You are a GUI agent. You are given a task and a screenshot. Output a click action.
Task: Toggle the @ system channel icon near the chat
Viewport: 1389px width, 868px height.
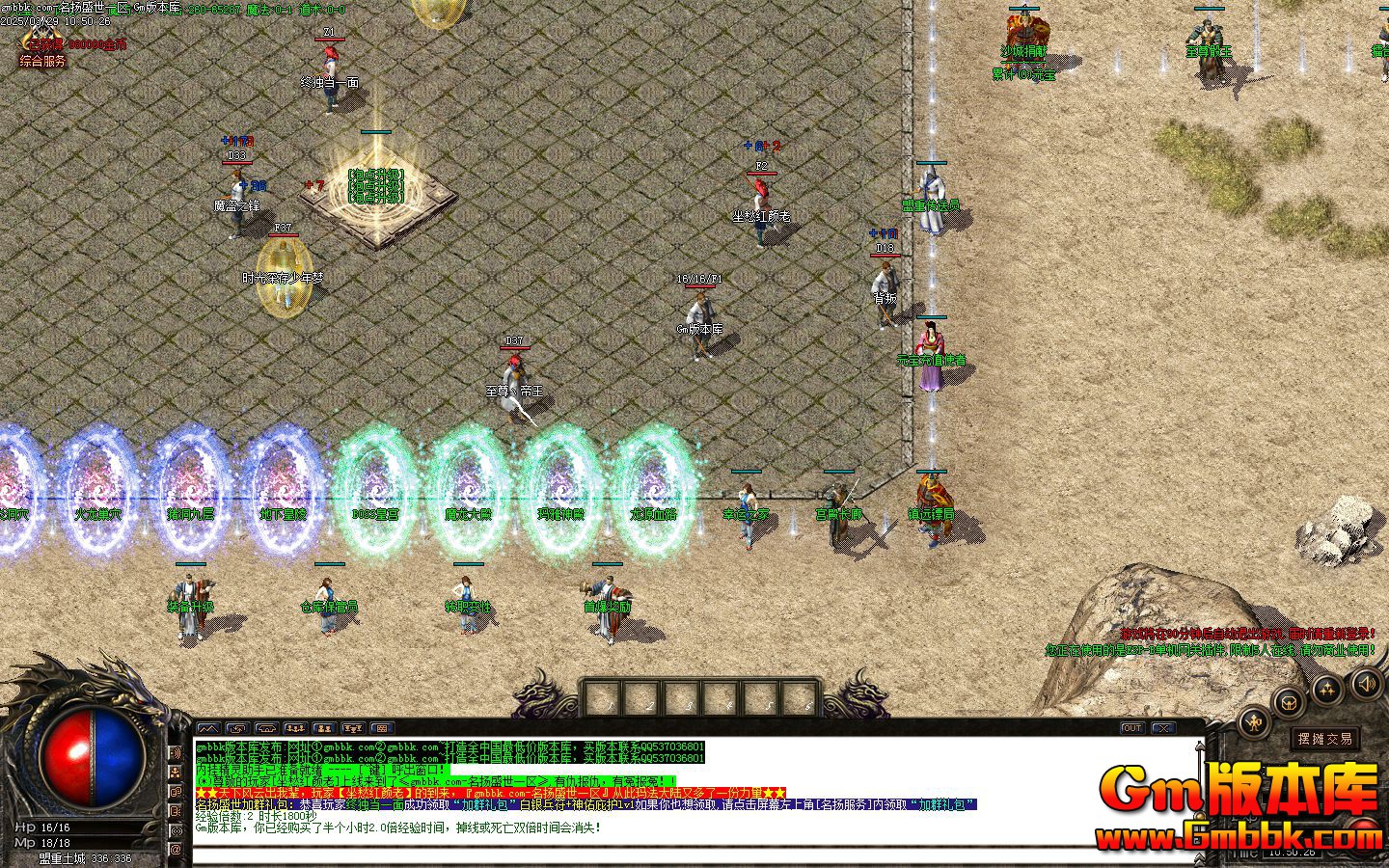[x=177, y=848]
